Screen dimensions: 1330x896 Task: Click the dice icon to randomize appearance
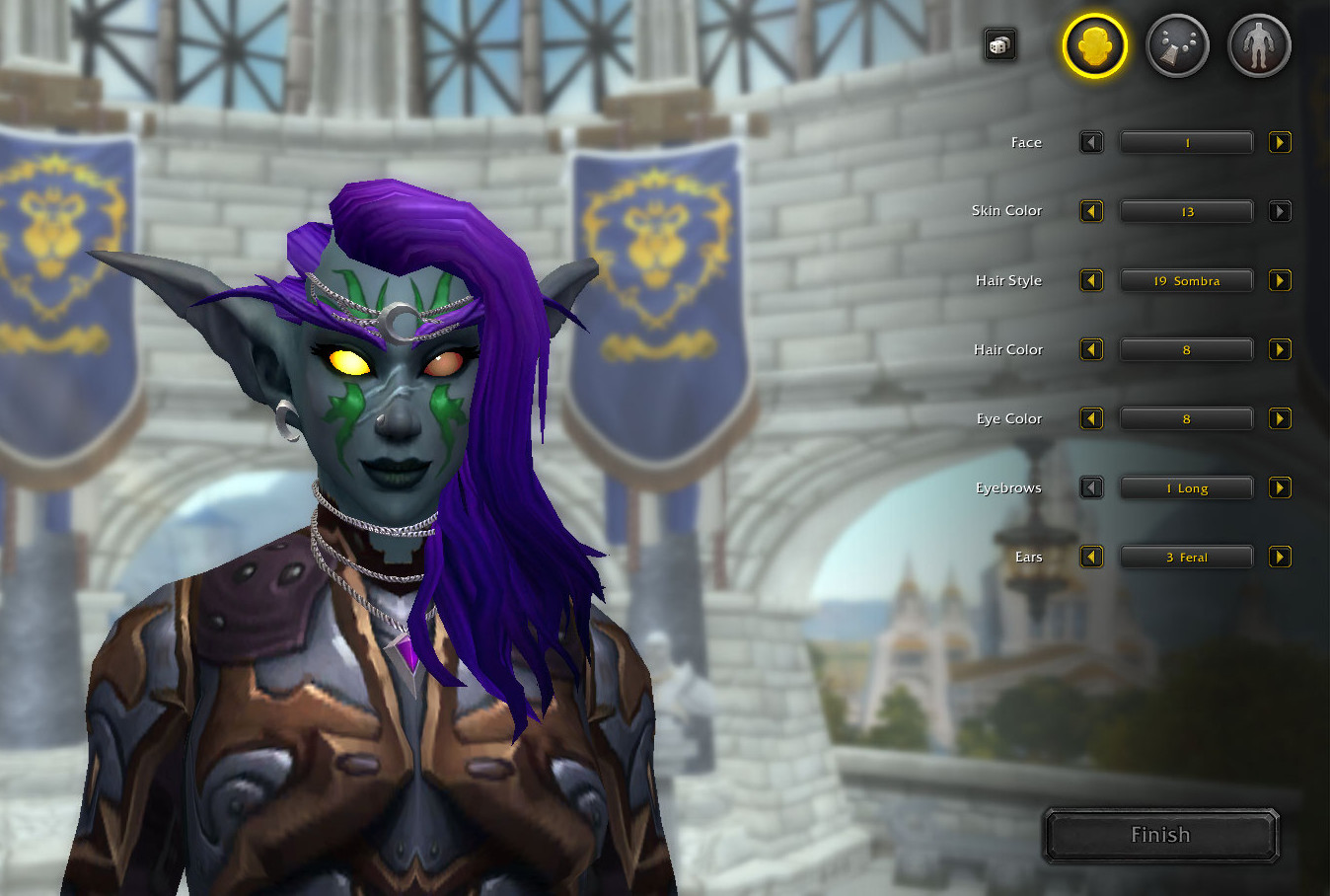coord(999,44)
